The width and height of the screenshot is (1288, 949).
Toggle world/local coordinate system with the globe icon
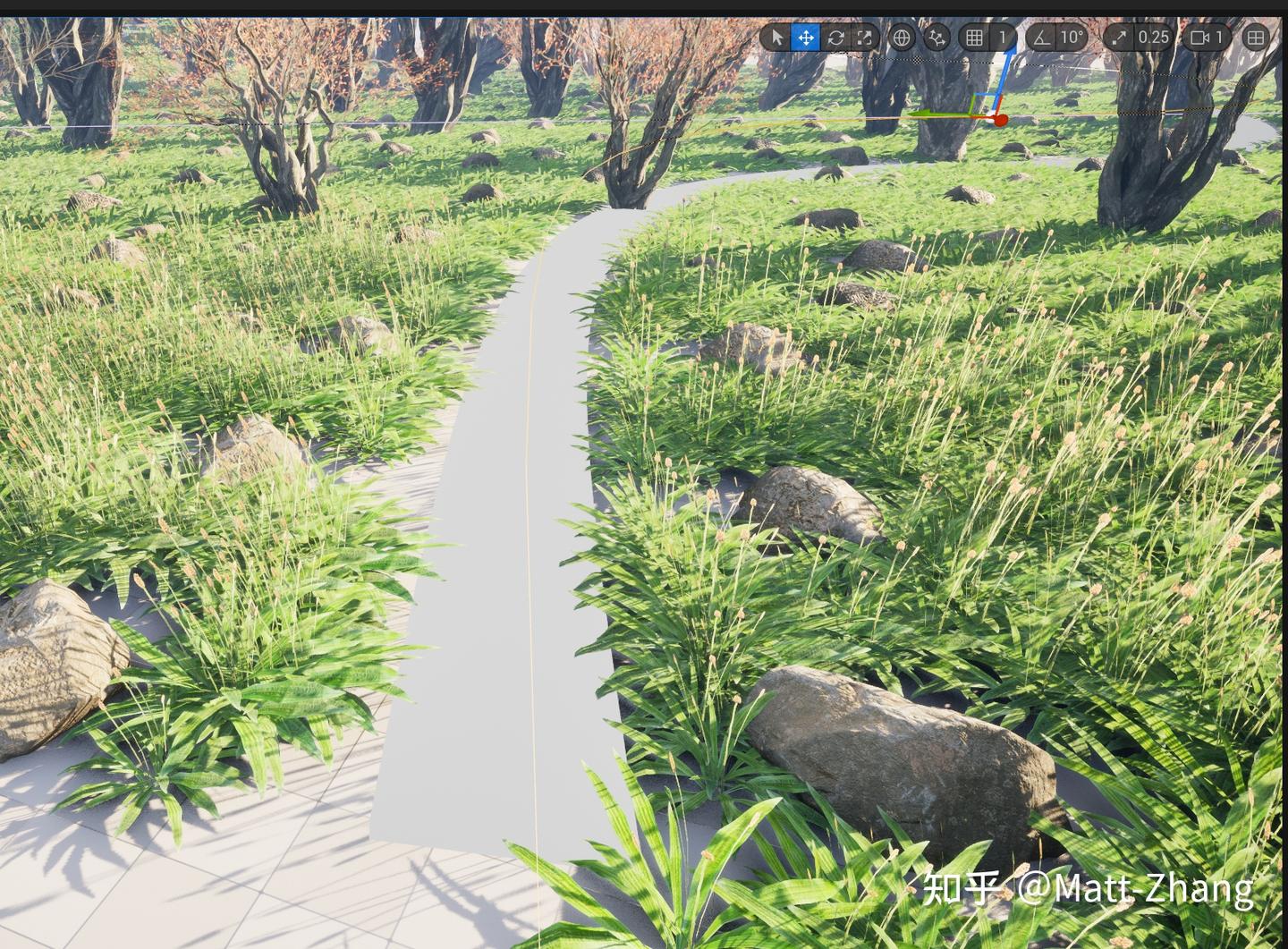click(x=902, y=38)
